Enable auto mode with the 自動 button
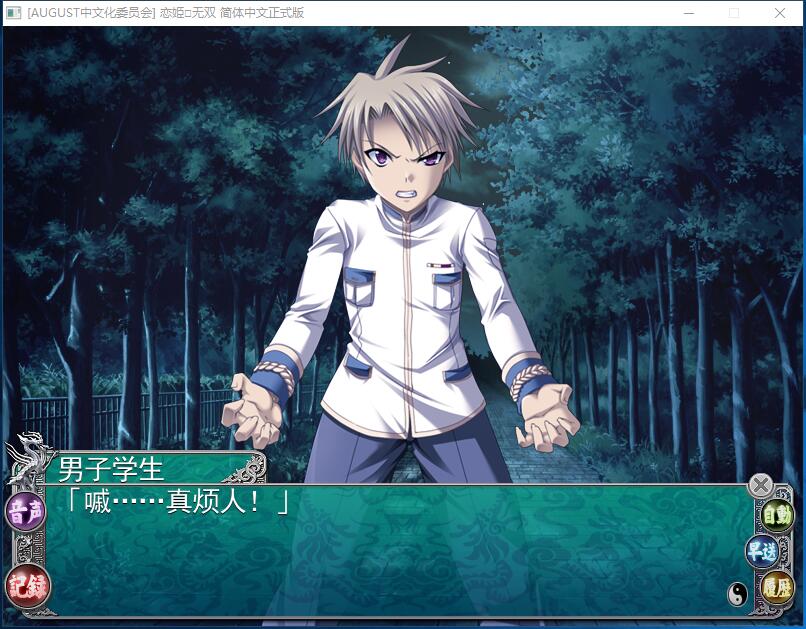806x629 pixels. pos(776,516)
